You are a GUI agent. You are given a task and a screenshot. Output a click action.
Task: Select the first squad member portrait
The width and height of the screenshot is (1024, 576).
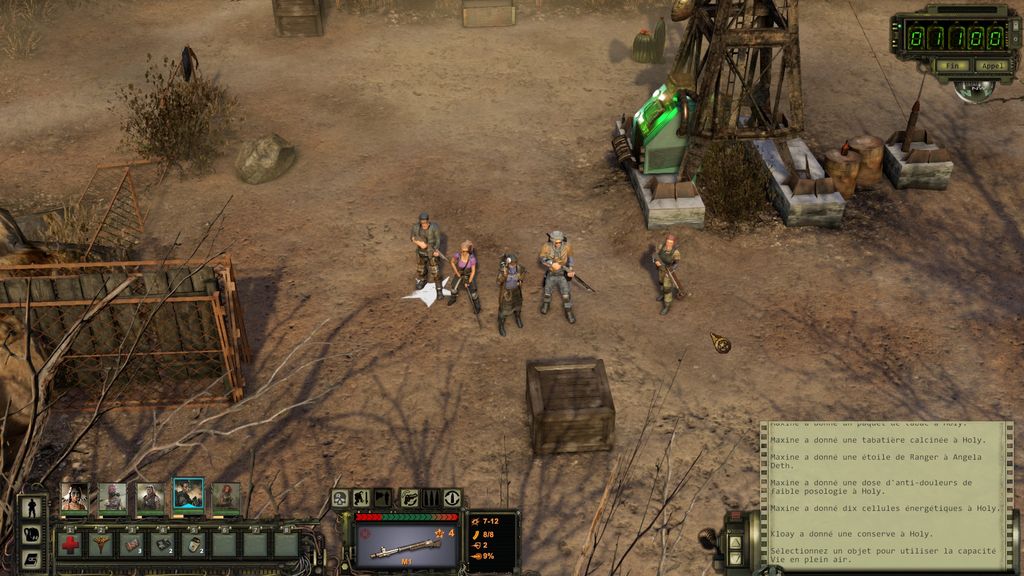coord(74,496)
